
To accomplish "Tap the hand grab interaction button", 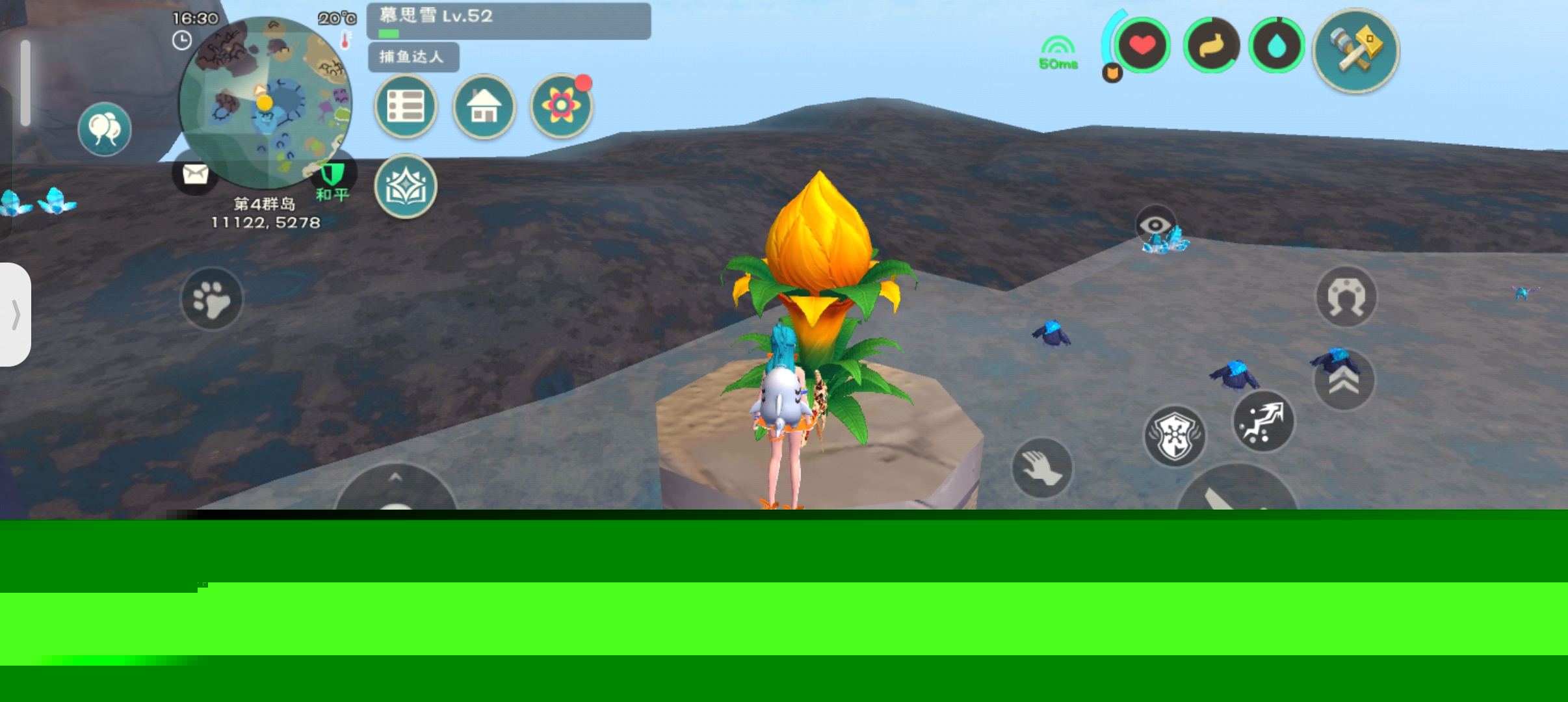I will (x=1042, y=468).
